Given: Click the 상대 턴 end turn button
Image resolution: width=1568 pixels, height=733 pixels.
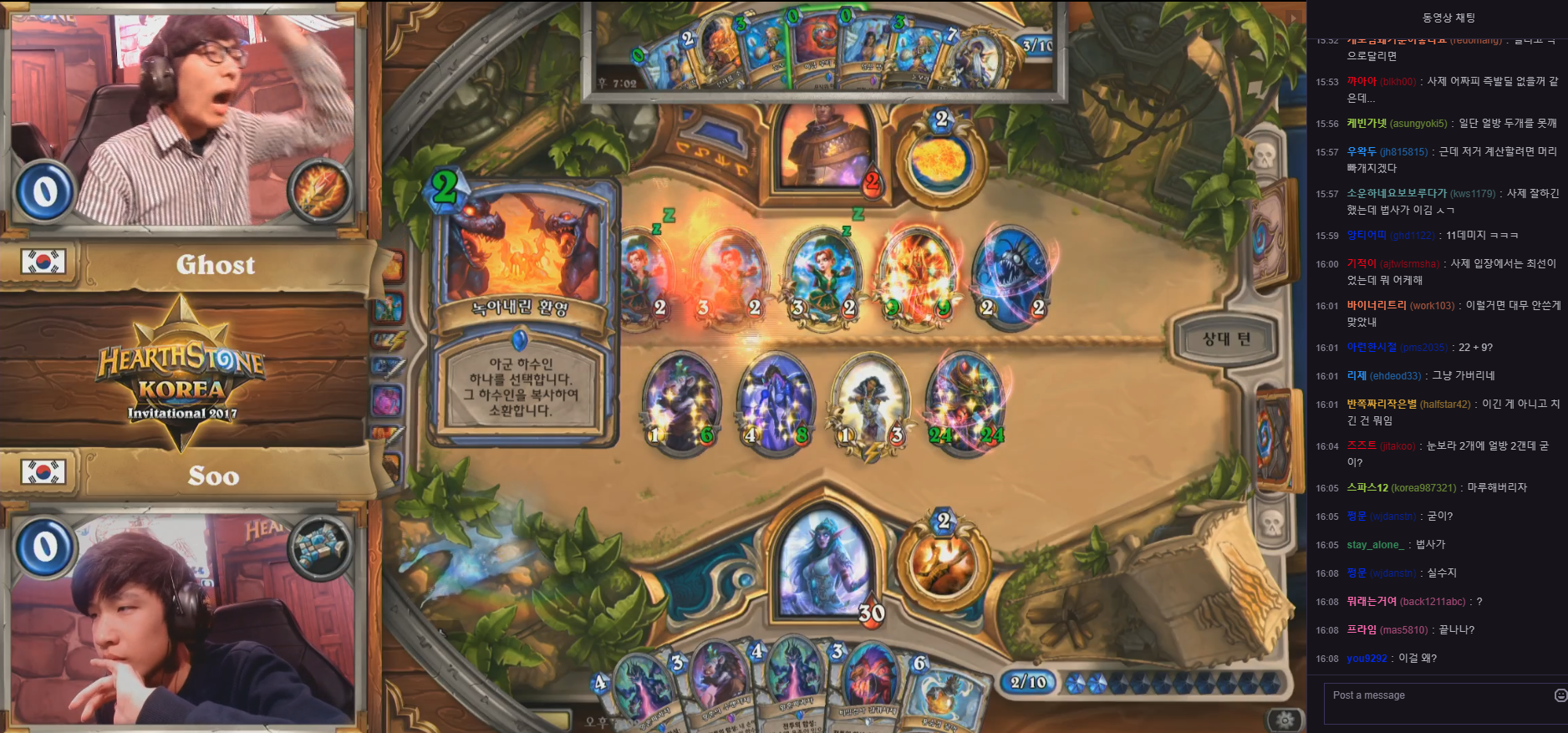Looking at the screenshot, I should coord(1225,339).
